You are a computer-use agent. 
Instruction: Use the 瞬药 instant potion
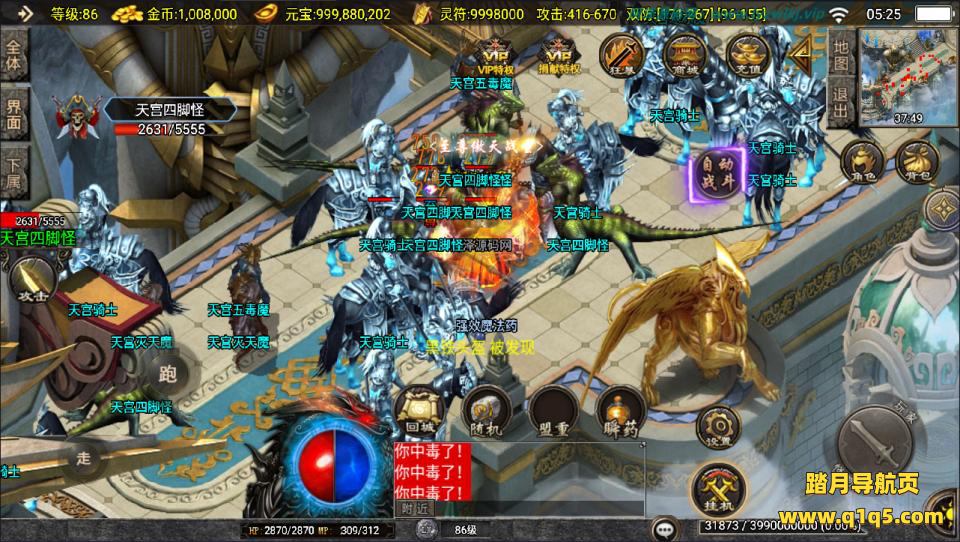pos(620,409)
